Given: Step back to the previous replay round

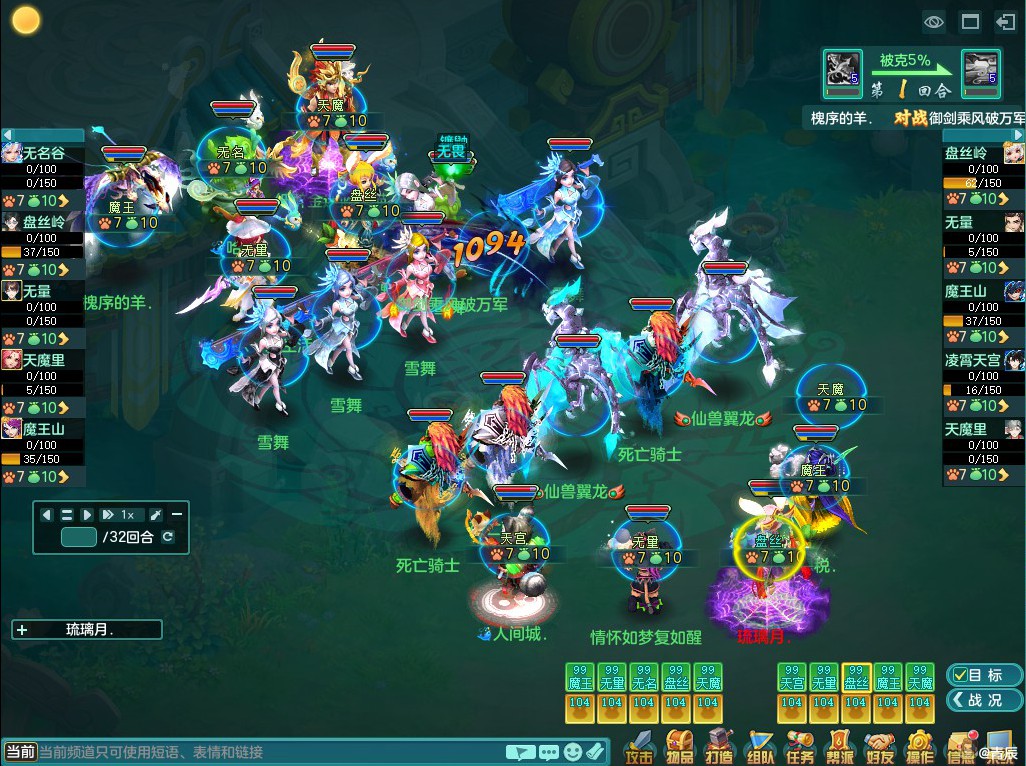Looking at the screenshot, I should coord(47,514).
